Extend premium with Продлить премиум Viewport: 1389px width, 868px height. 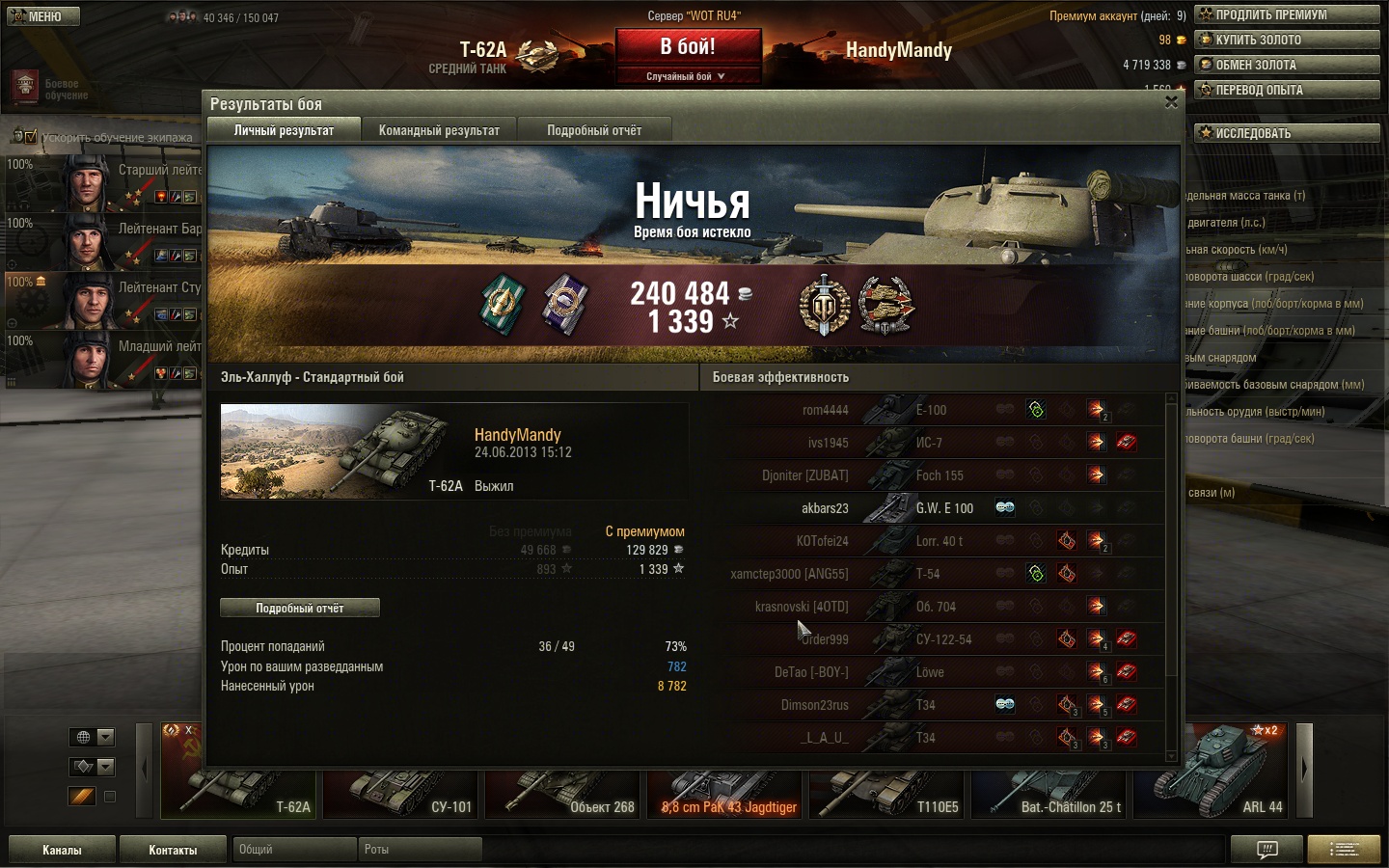(1287, 14)
